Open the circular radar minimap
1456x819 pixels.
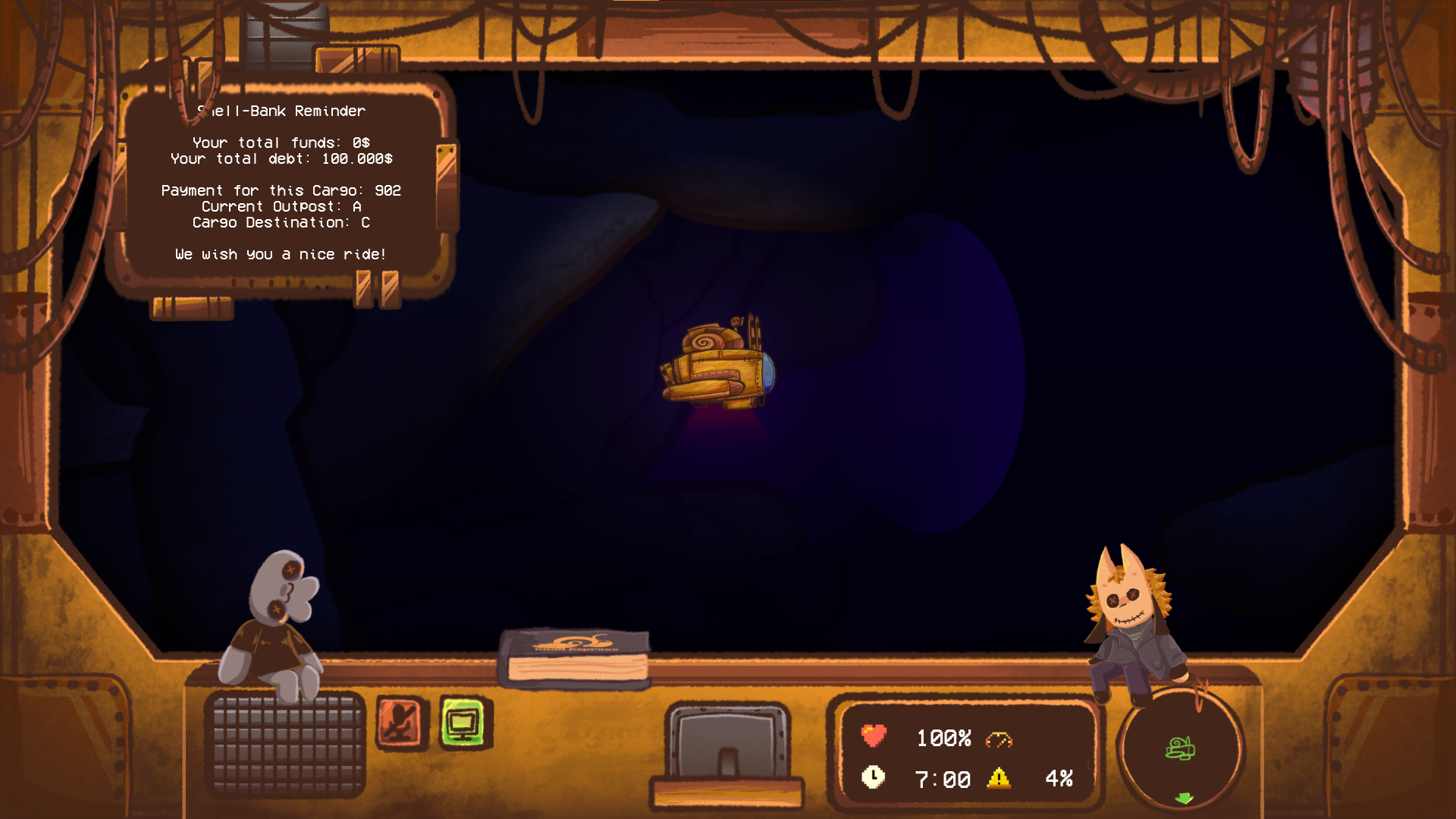point(1180,750)
